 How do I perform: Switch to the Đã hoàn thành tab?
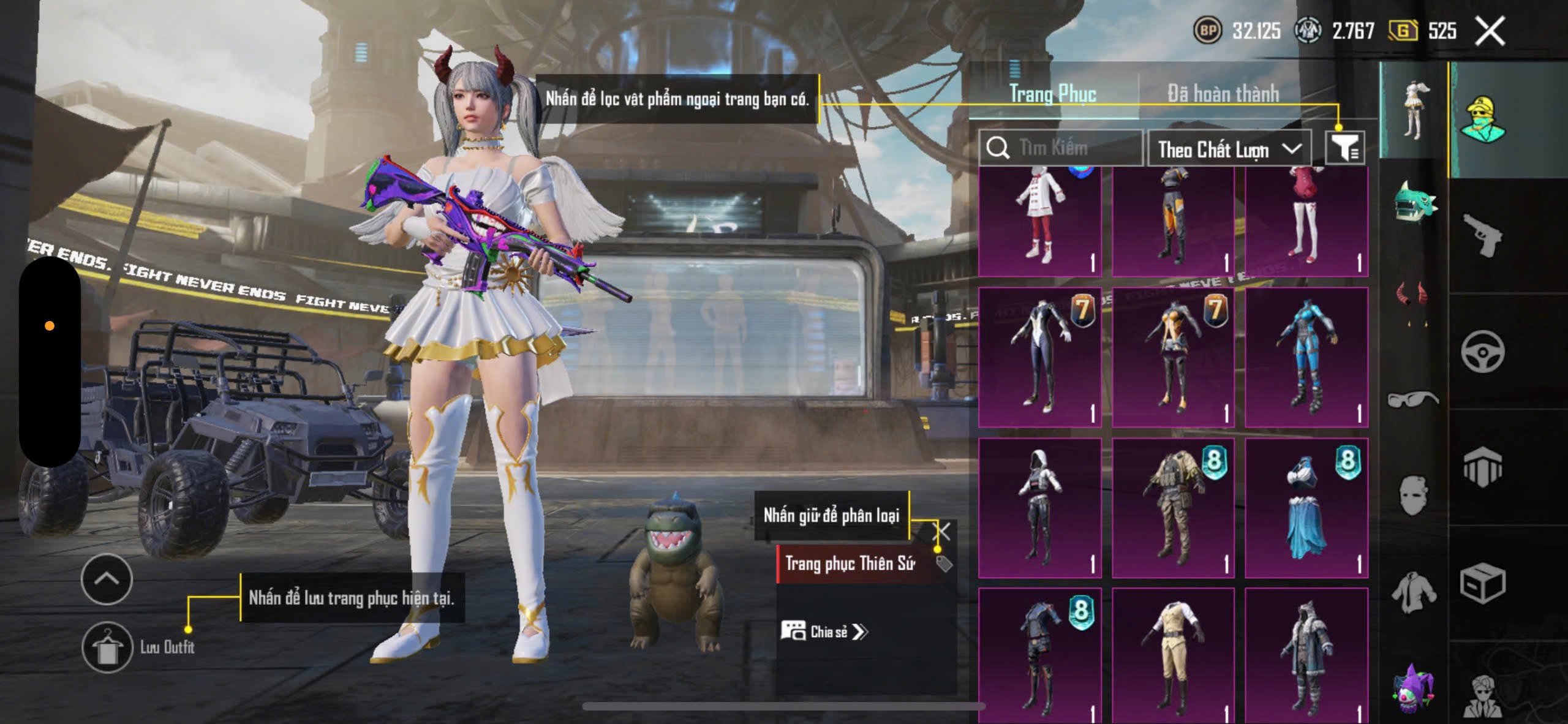pyautogui.click(x=1223, y=94)
